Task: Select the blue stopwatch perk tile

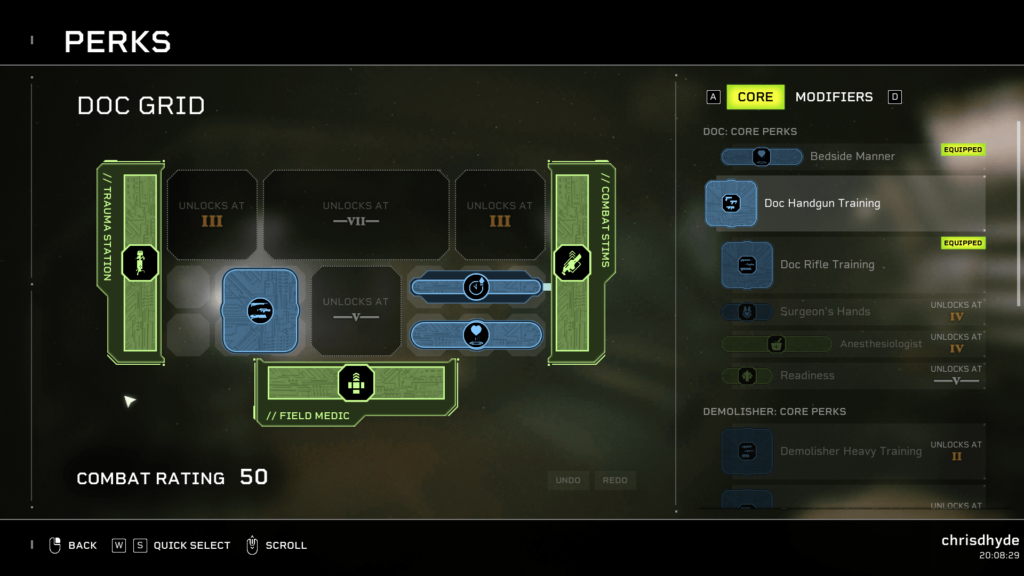Action: click(476, 288)
